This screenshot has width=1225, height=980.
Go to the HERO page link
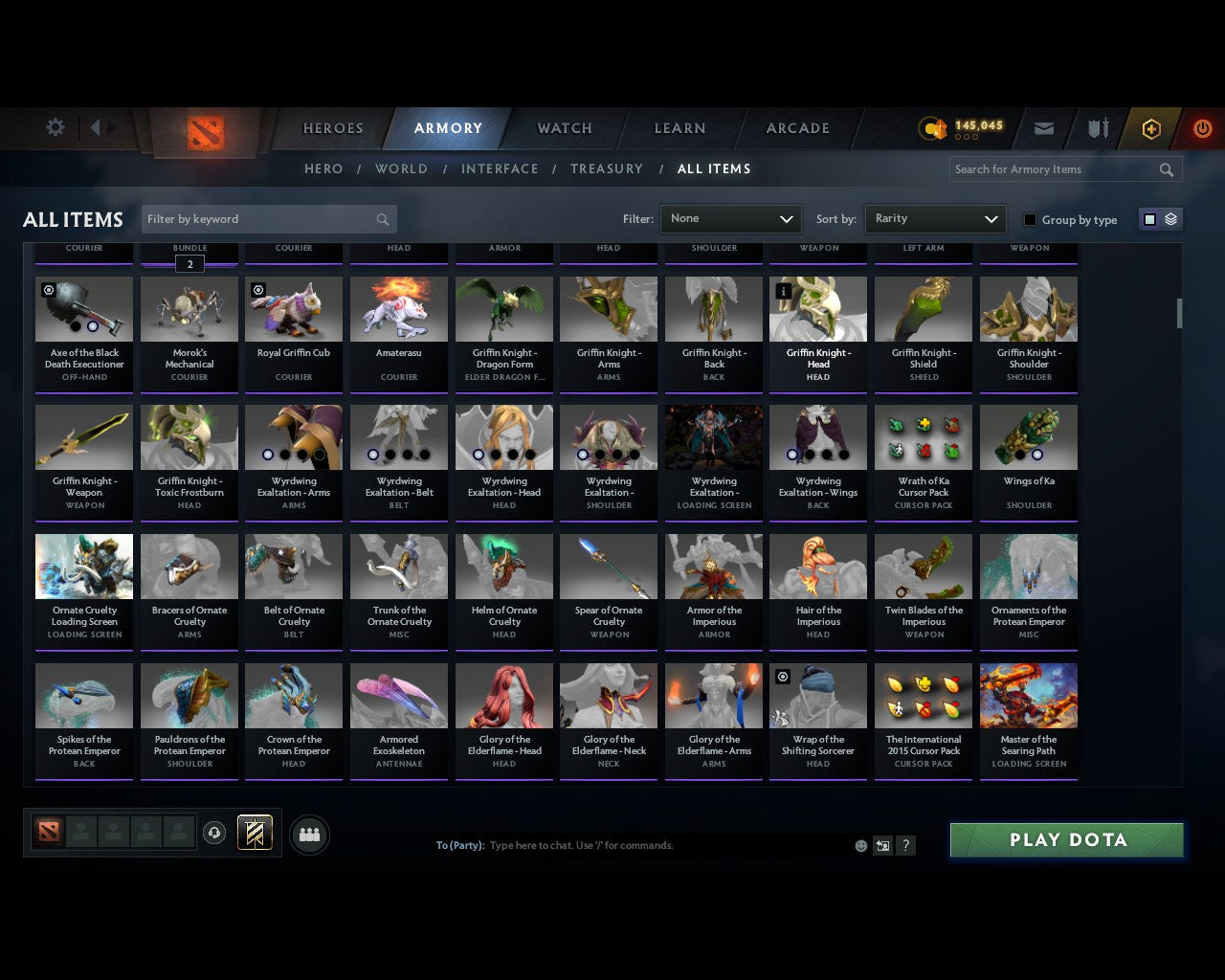(x=323, y=168)
